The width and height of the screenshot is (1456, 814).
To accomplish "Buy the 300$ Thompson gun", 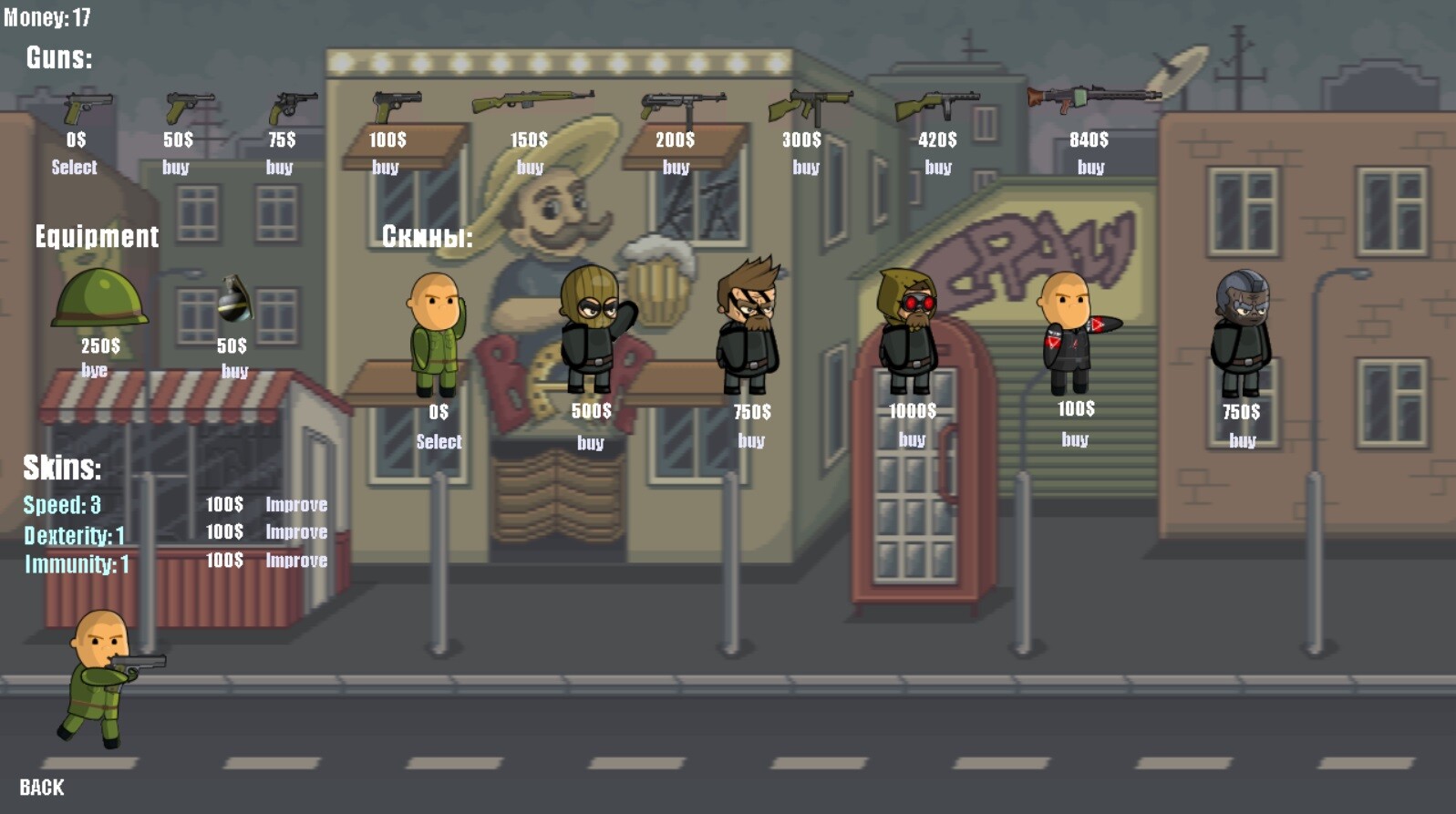I will point(806,167).
